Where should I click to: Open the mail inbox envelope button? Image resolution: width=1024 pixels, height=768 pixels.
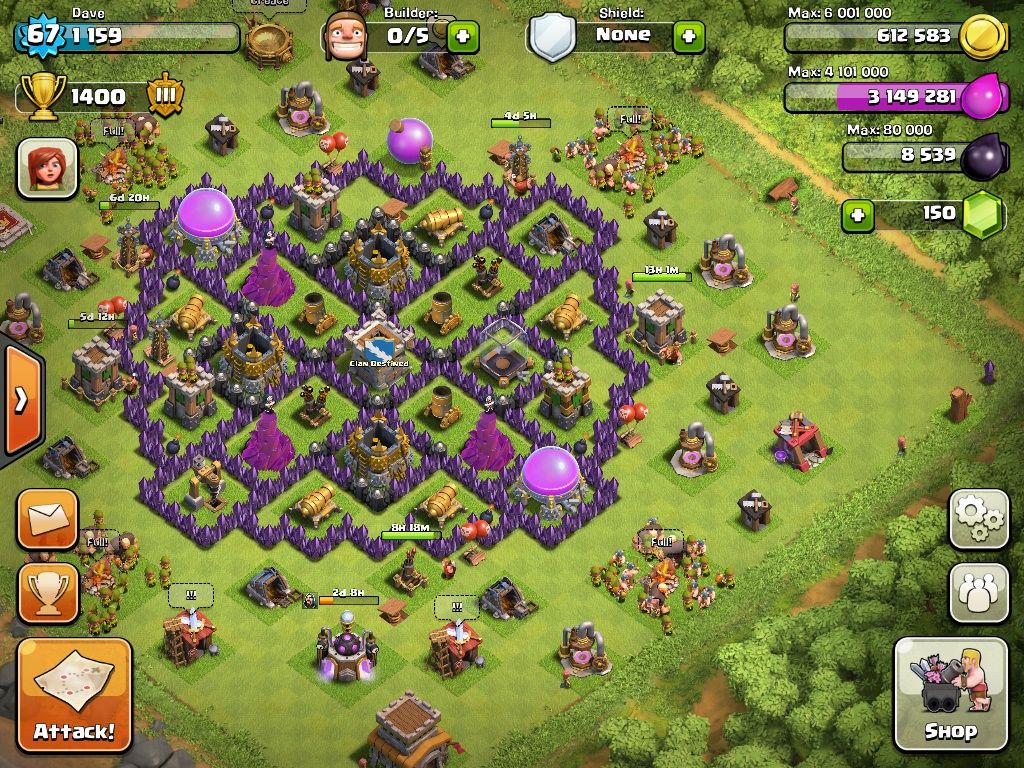point(47,518)
